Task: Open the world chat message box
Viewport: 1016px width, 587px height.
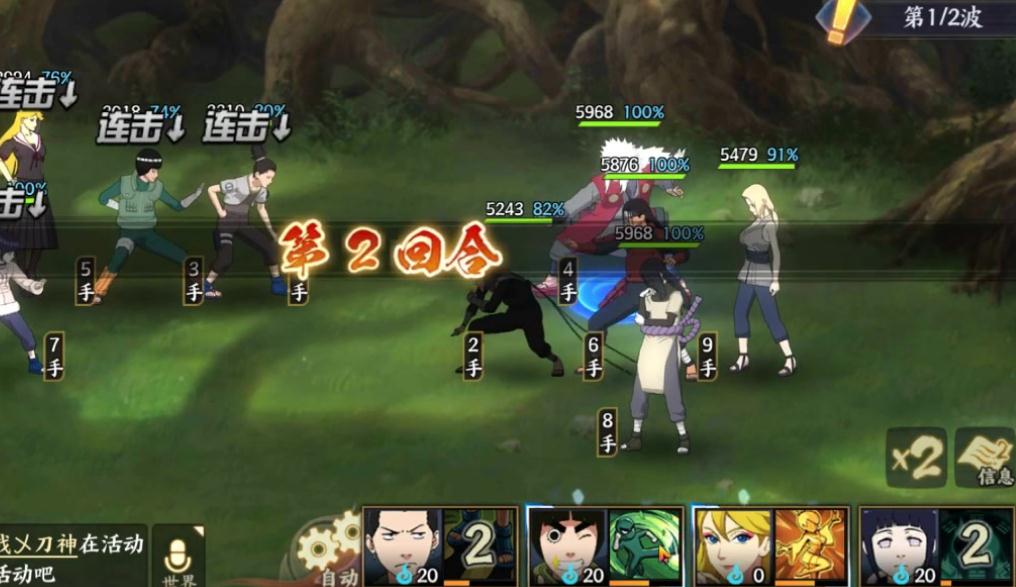Action: pos(70,556)
